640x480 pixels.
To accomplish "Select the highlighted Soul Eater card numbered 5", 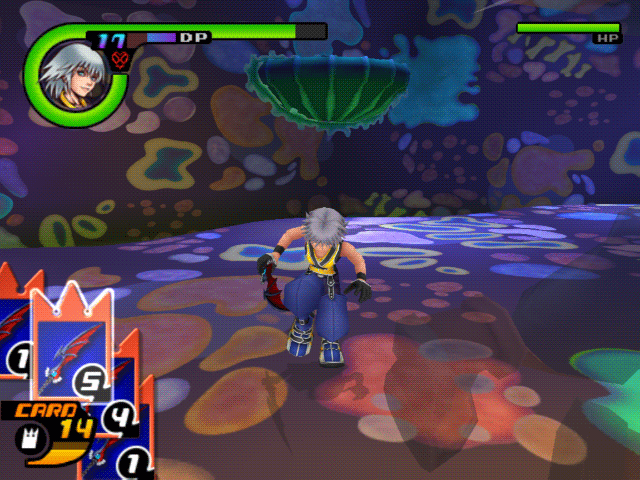I will point(70,345).
